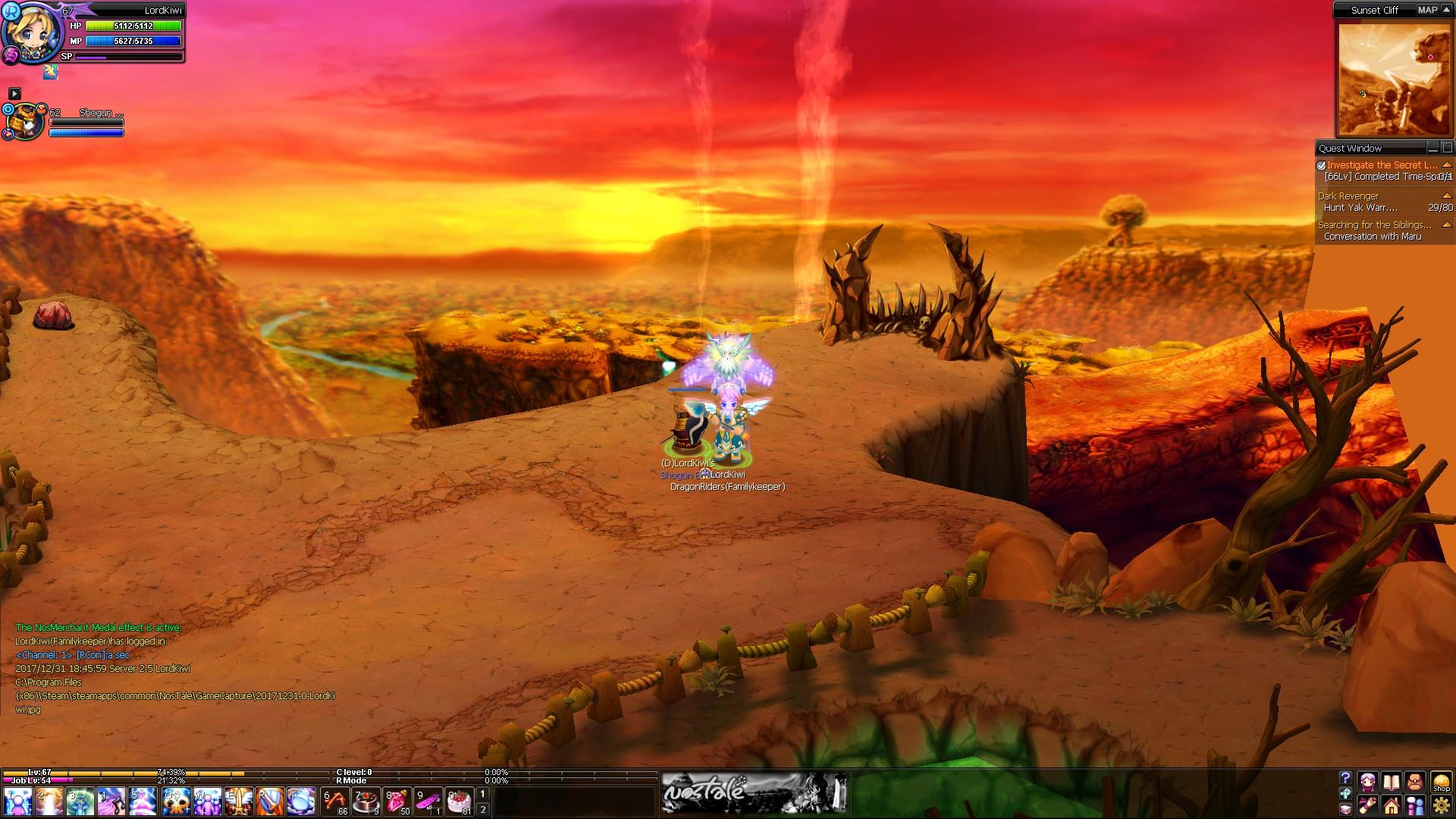Viewport: 1456px width, 819px height.
Task: Activate the skull skill on Q
Action: [176, 802]
